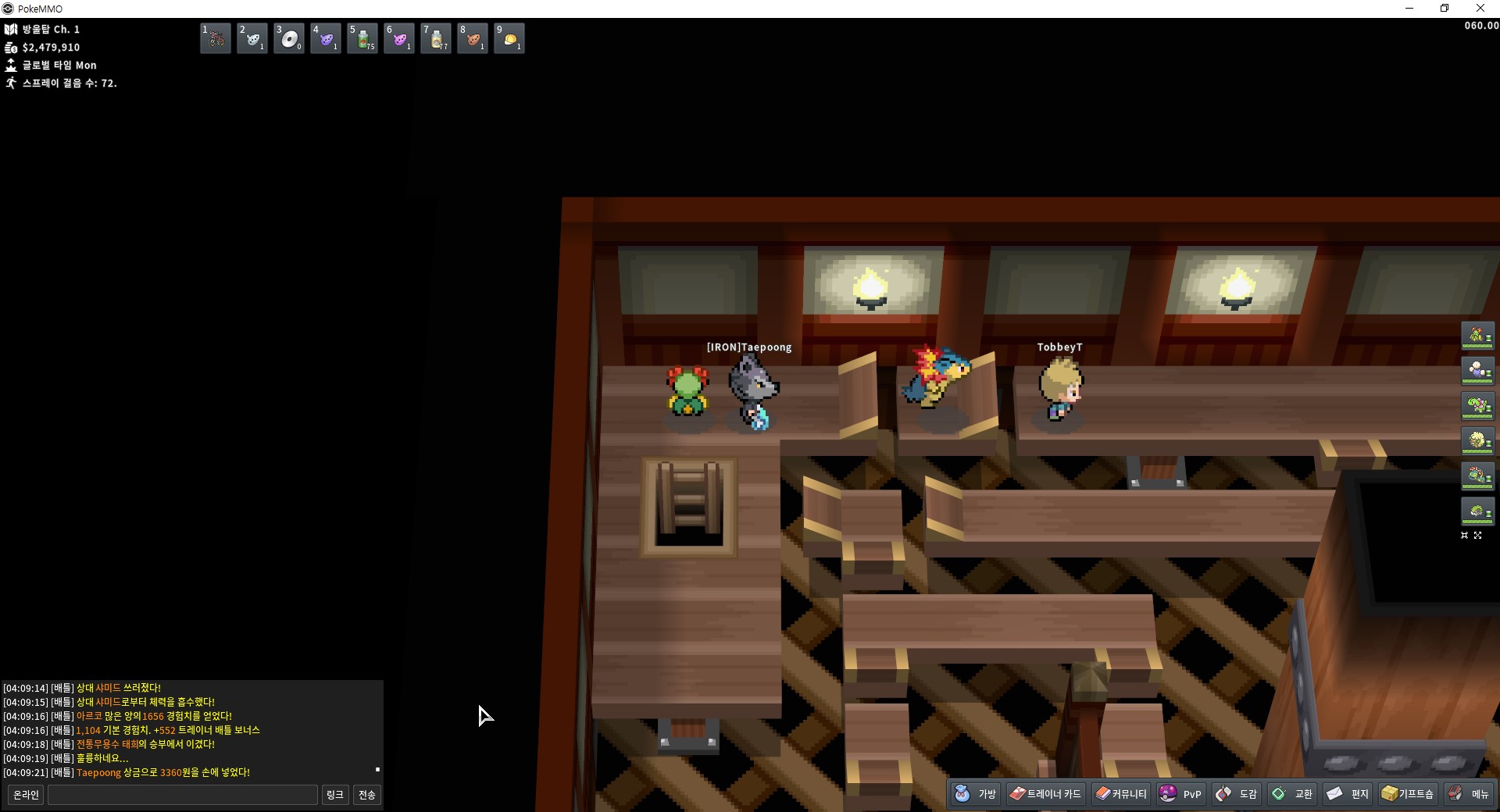Click the 전송 send button in chat
Screen dimensions: 1500x812
366,795
